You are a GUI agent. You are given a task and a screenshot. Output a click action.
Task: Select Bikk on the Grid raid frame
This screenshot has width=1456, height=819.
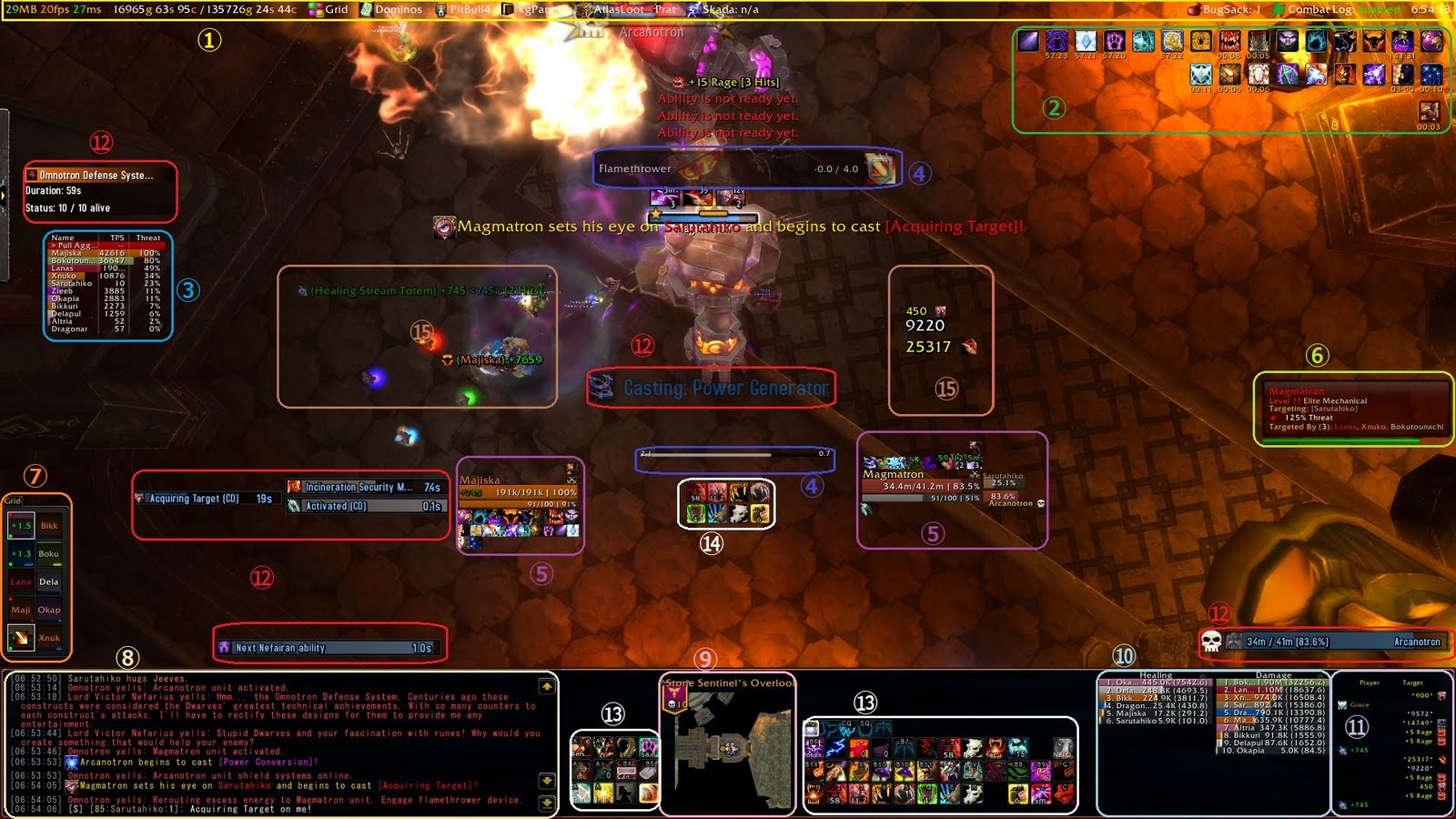pyautogui.click(x=47, y=526)
